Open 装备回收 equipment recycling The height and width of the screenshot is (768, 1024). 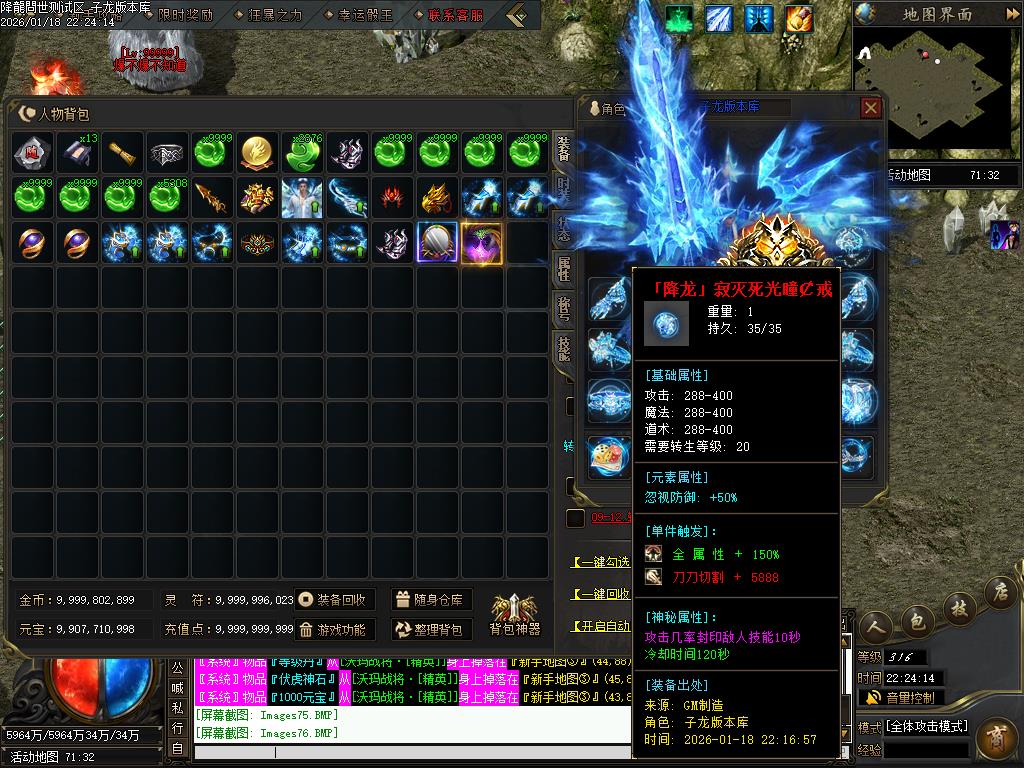[334, 600]
